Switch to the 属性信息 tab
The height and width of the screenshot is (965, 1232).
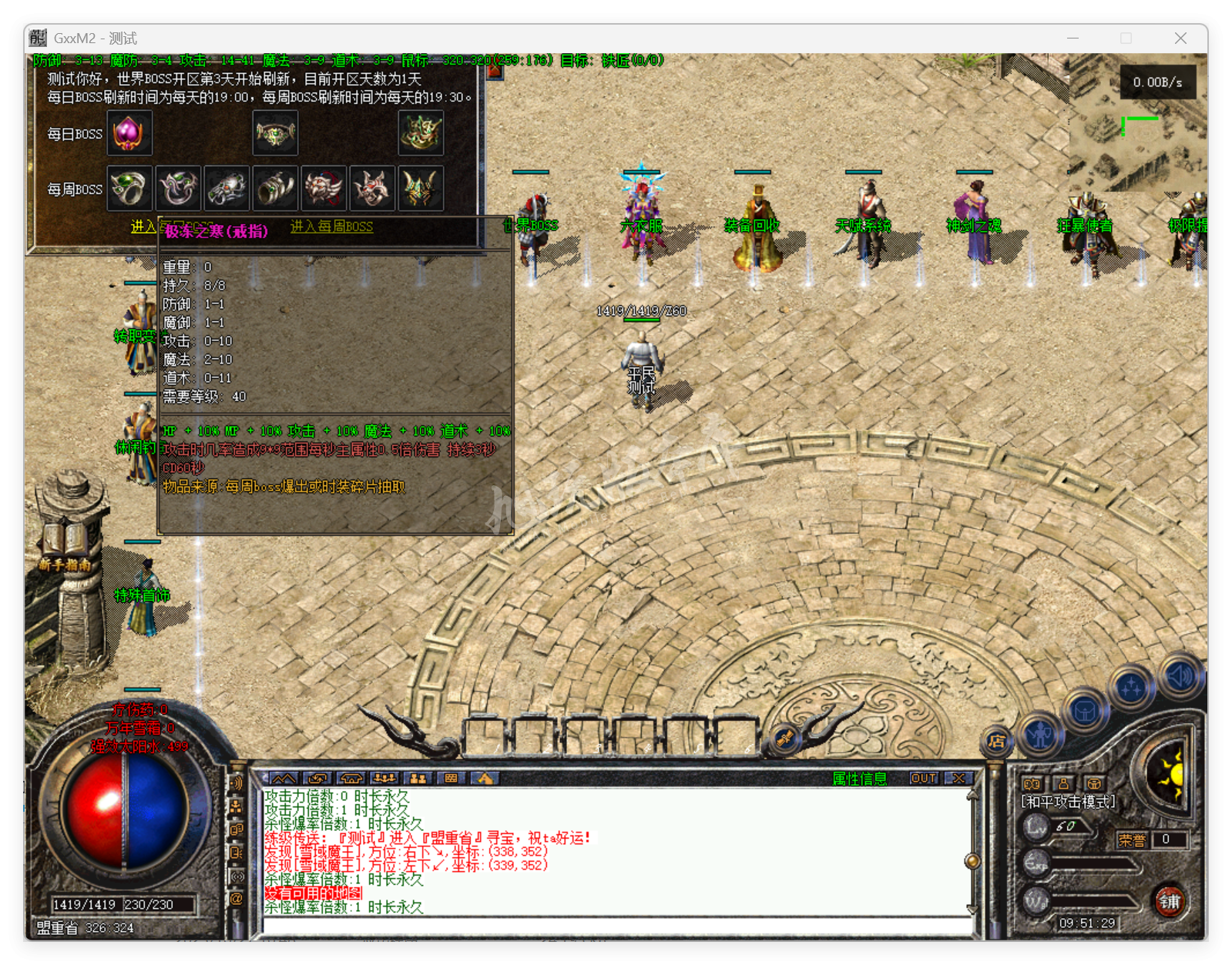860,778
